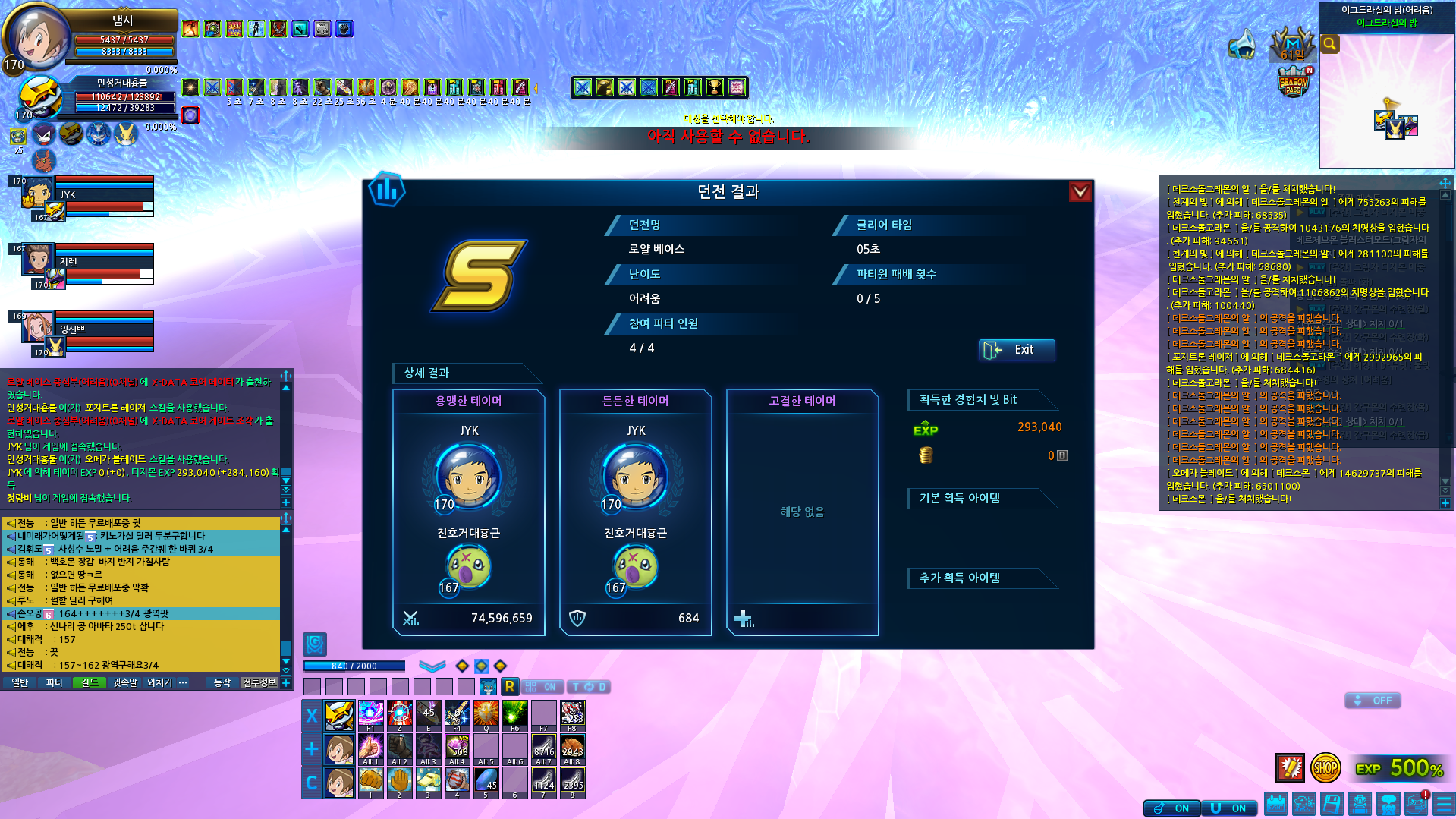The image size is (1456, 819).
Task: Activate the Q golden shield skill
Action: 486,715
